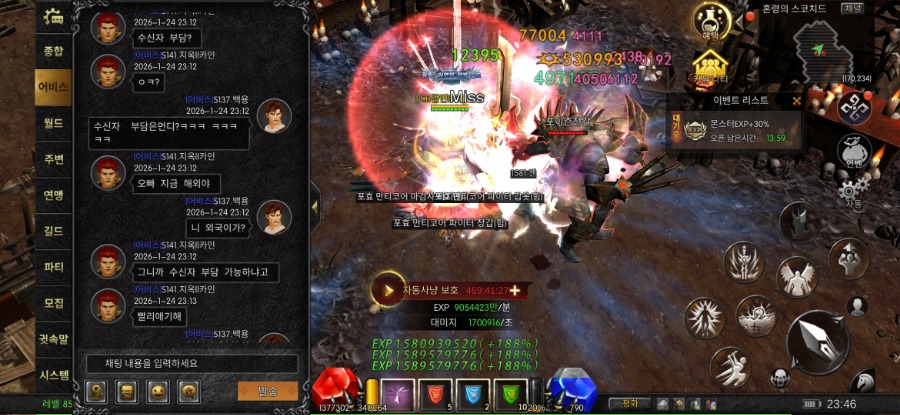Select the 파티 chat tab
The height and width of the screenshot is (415, 900).
53,268
